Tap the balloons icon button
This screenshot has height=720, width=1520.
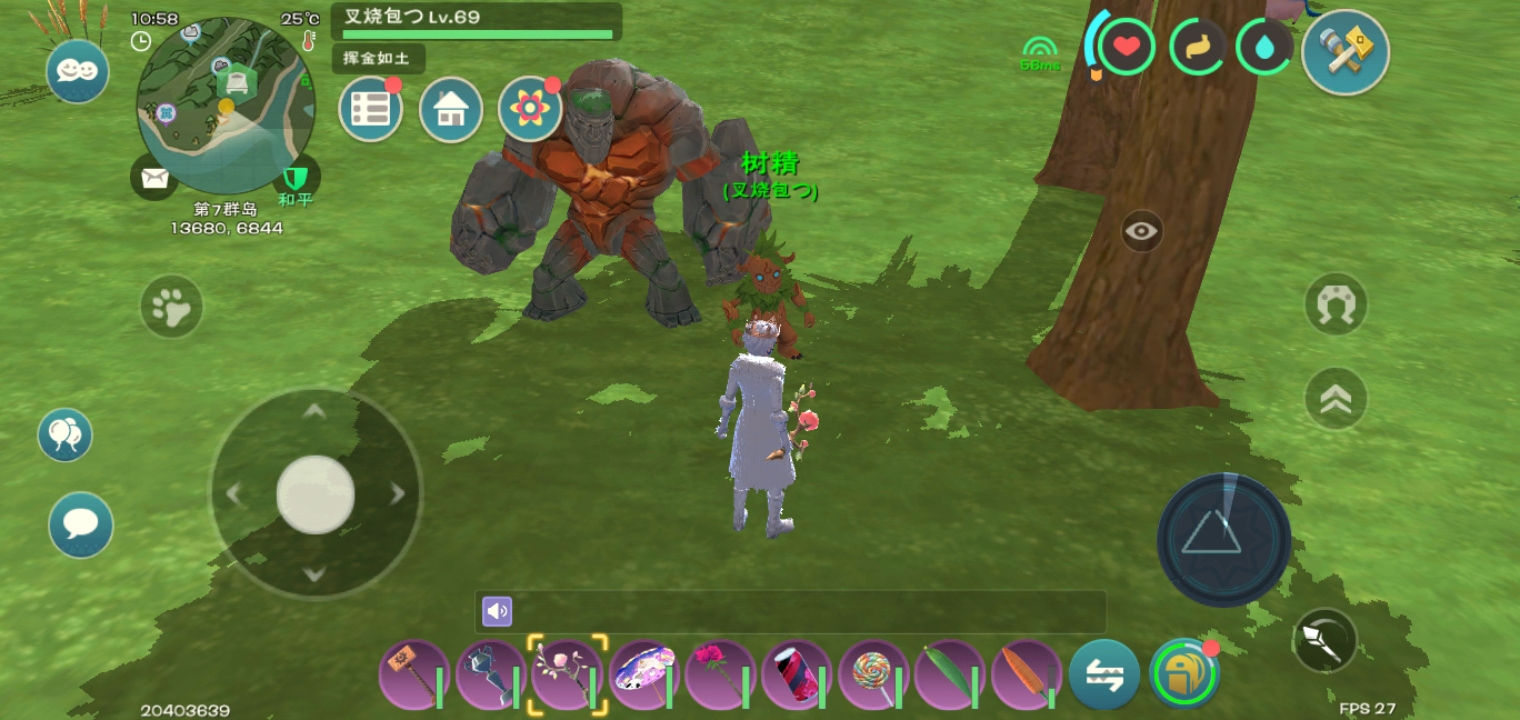65,435
